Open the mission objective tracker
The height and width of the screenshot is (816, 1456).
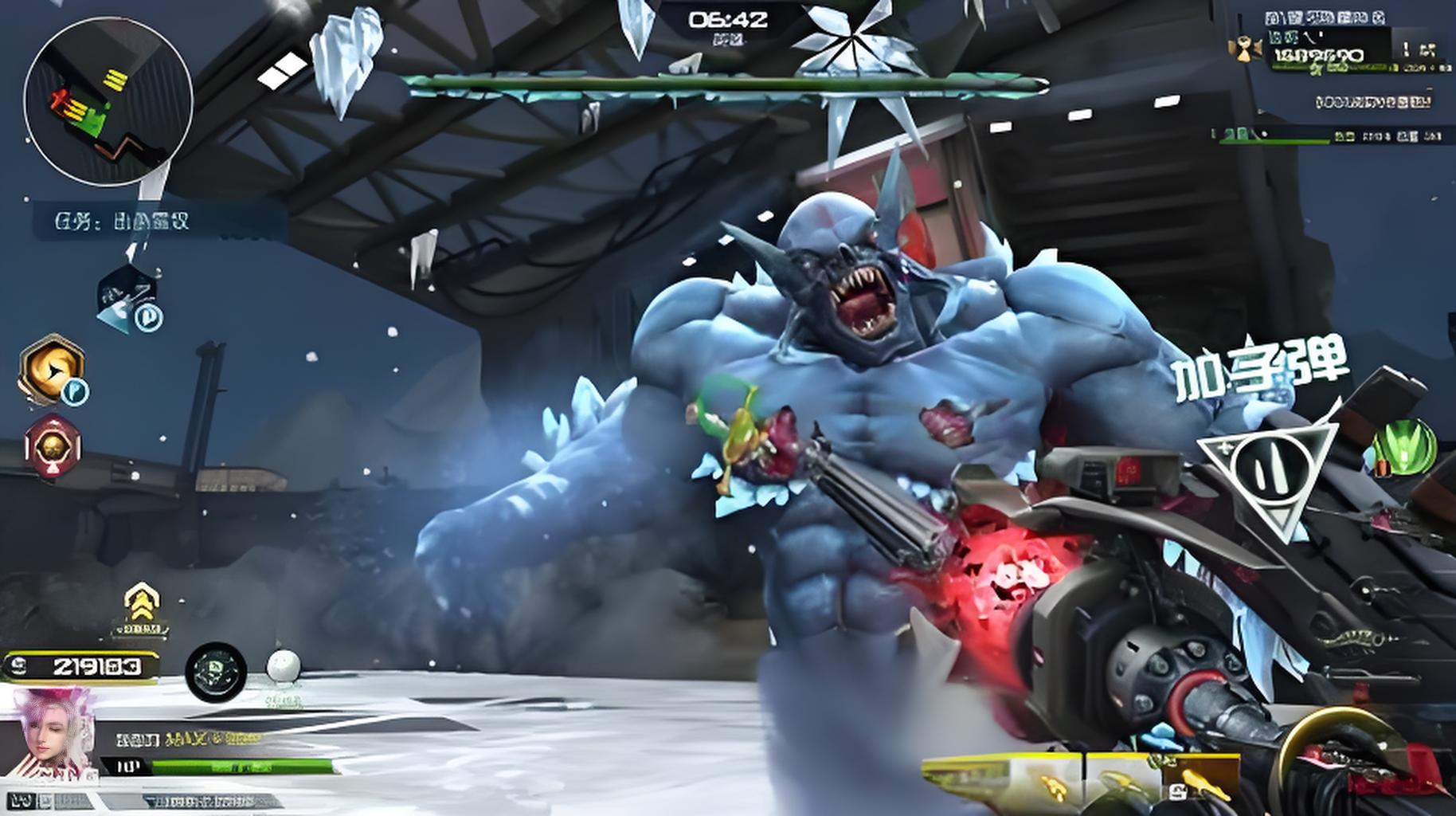159,221
